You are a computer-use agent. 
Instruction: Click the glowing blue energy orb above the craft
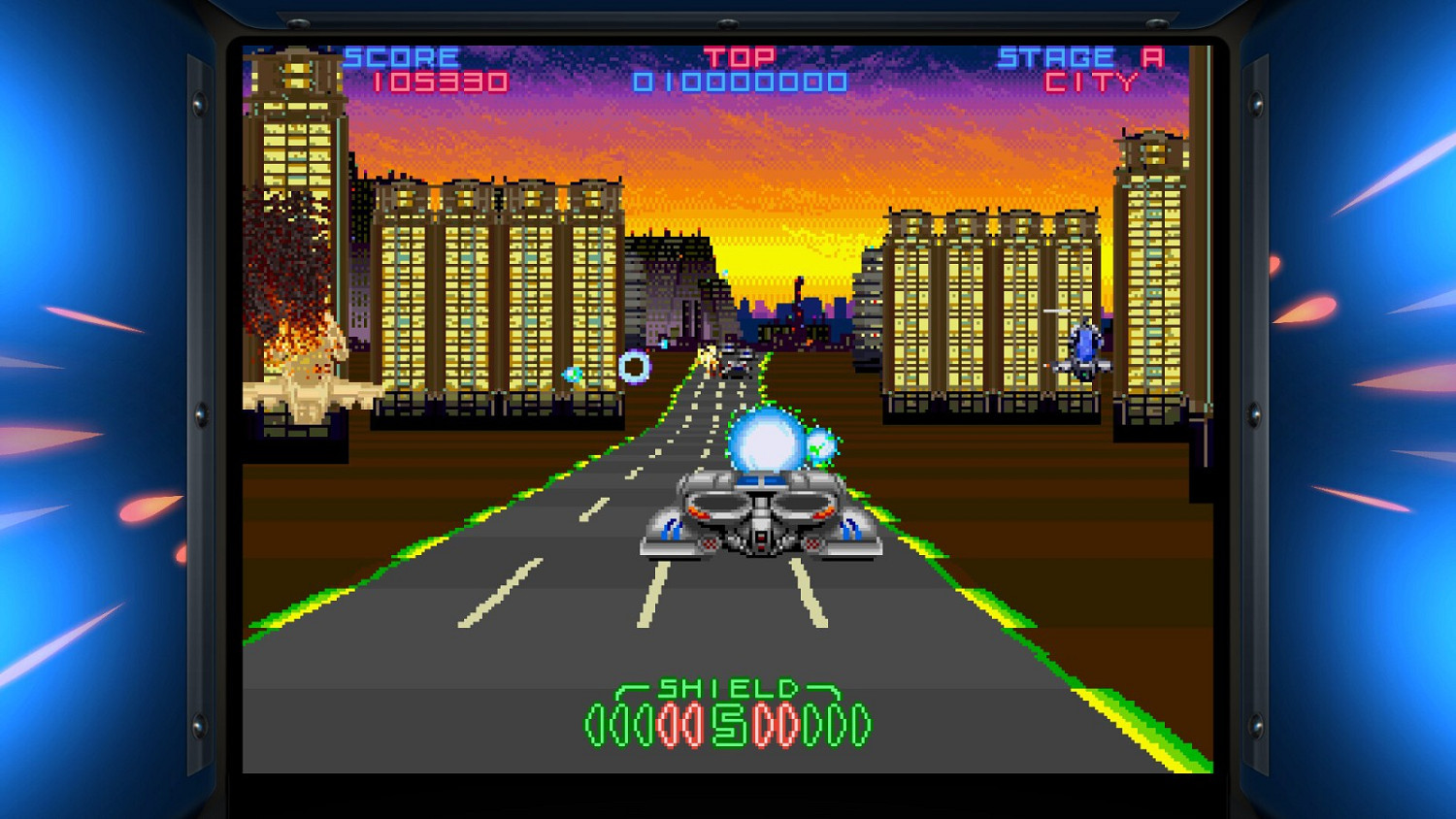tap(767, 443)
